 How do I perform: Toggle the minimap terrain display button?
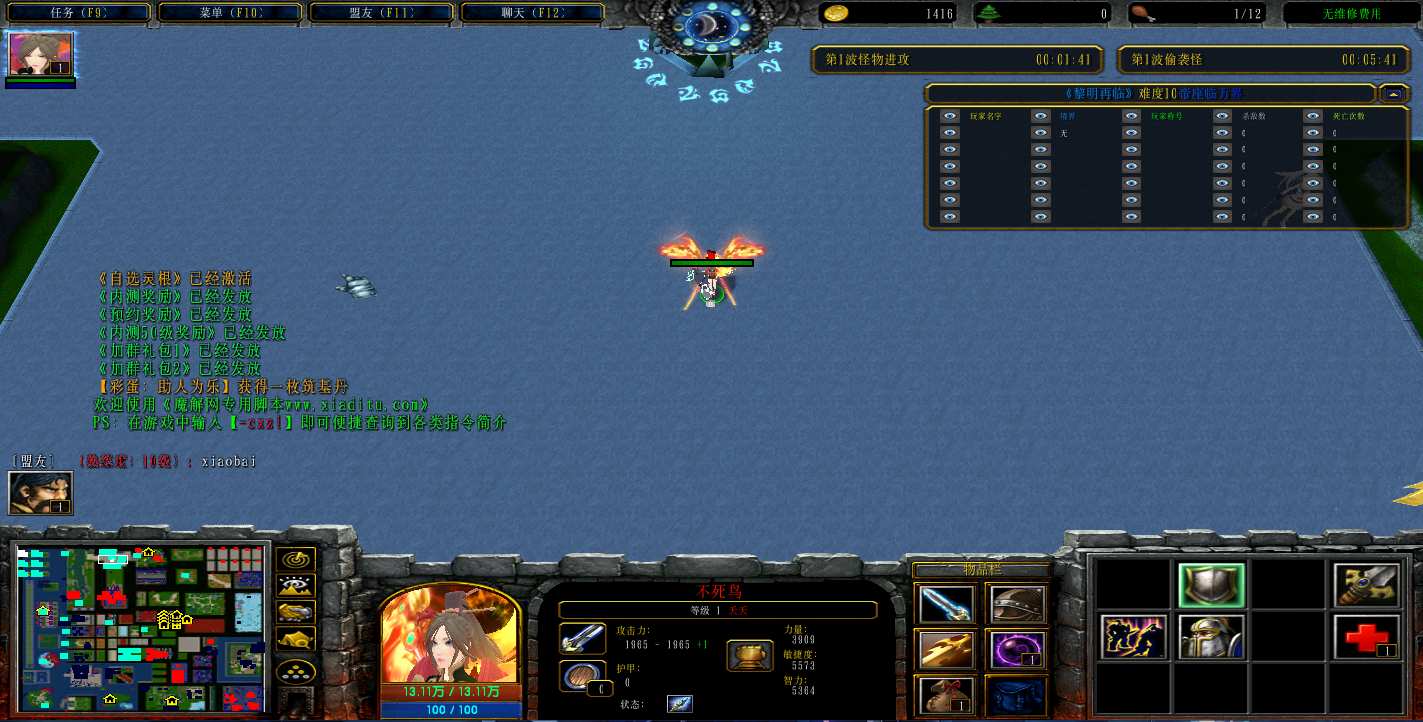(x=297, y=586)
